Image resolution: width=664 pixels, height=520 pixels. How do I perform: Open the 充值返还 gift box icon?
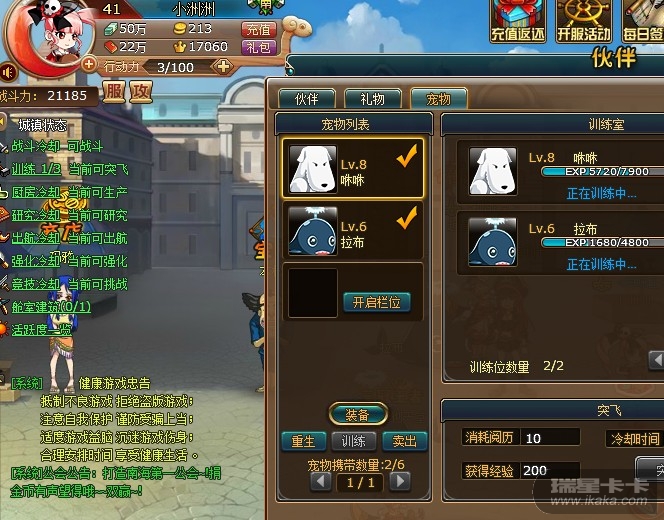pyautogui.click(x=517, y=20)
